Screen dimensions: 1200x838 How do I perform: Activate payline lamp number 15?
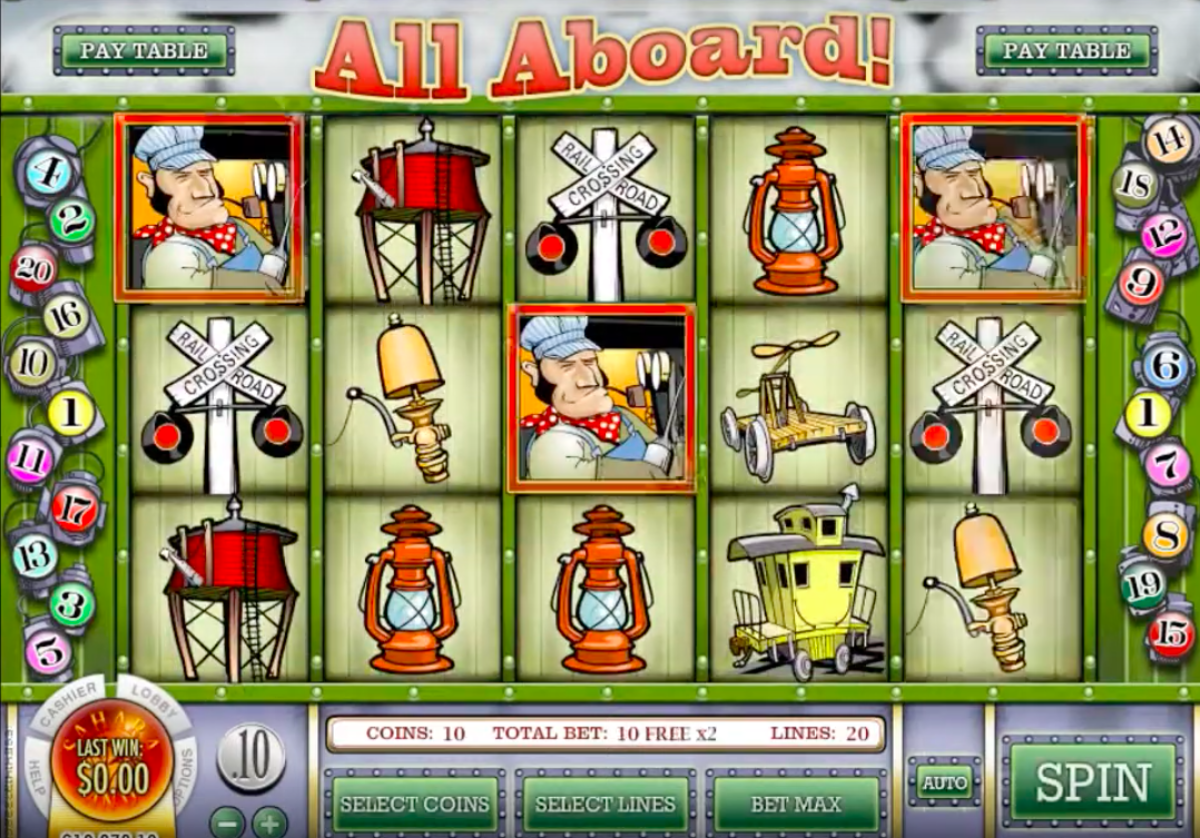tap(1168, 632)
